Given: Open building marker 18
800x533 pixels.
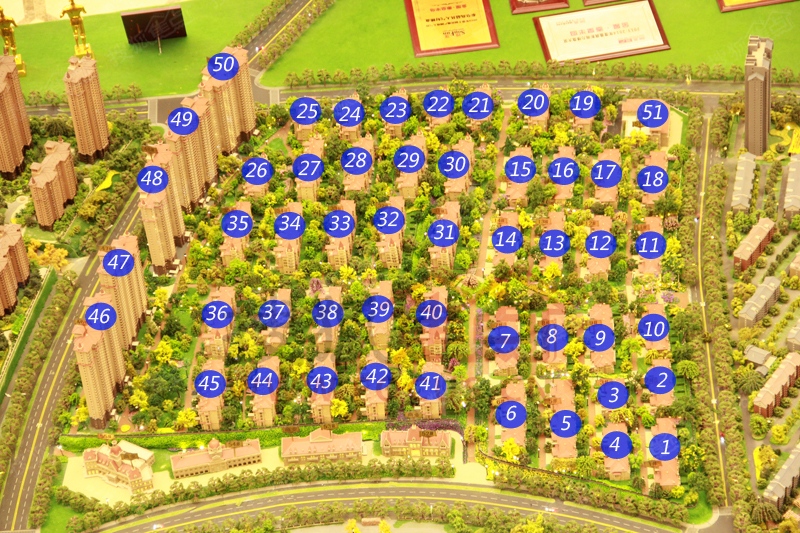Looking at the screenshot, I should click(x=652, y=179).
